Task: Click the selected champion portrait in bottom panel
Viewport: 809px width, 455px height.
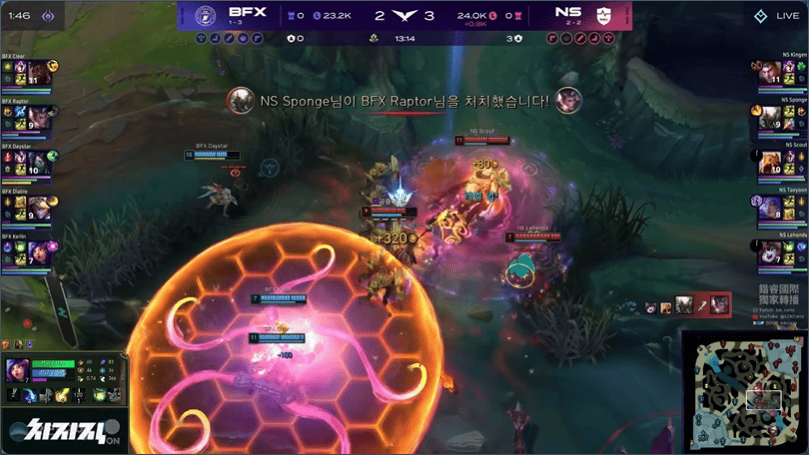Action: (17, 371)
